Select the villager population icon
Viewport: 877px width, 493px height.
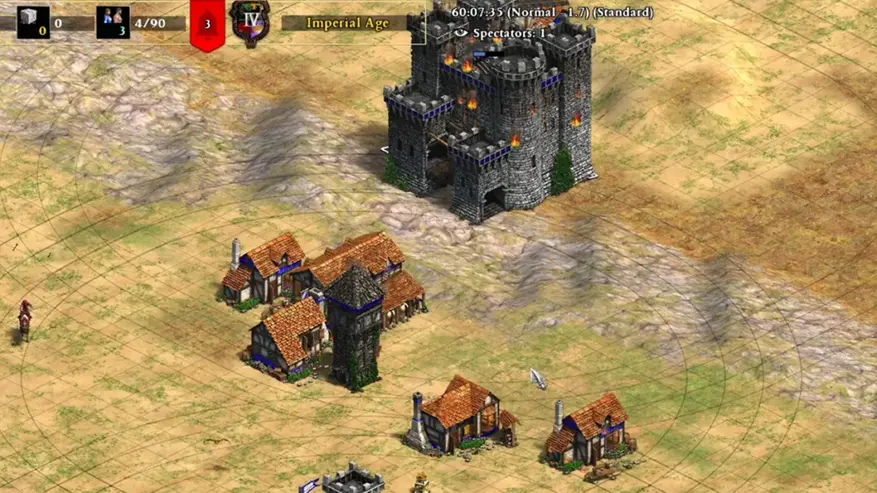point(112,22)
